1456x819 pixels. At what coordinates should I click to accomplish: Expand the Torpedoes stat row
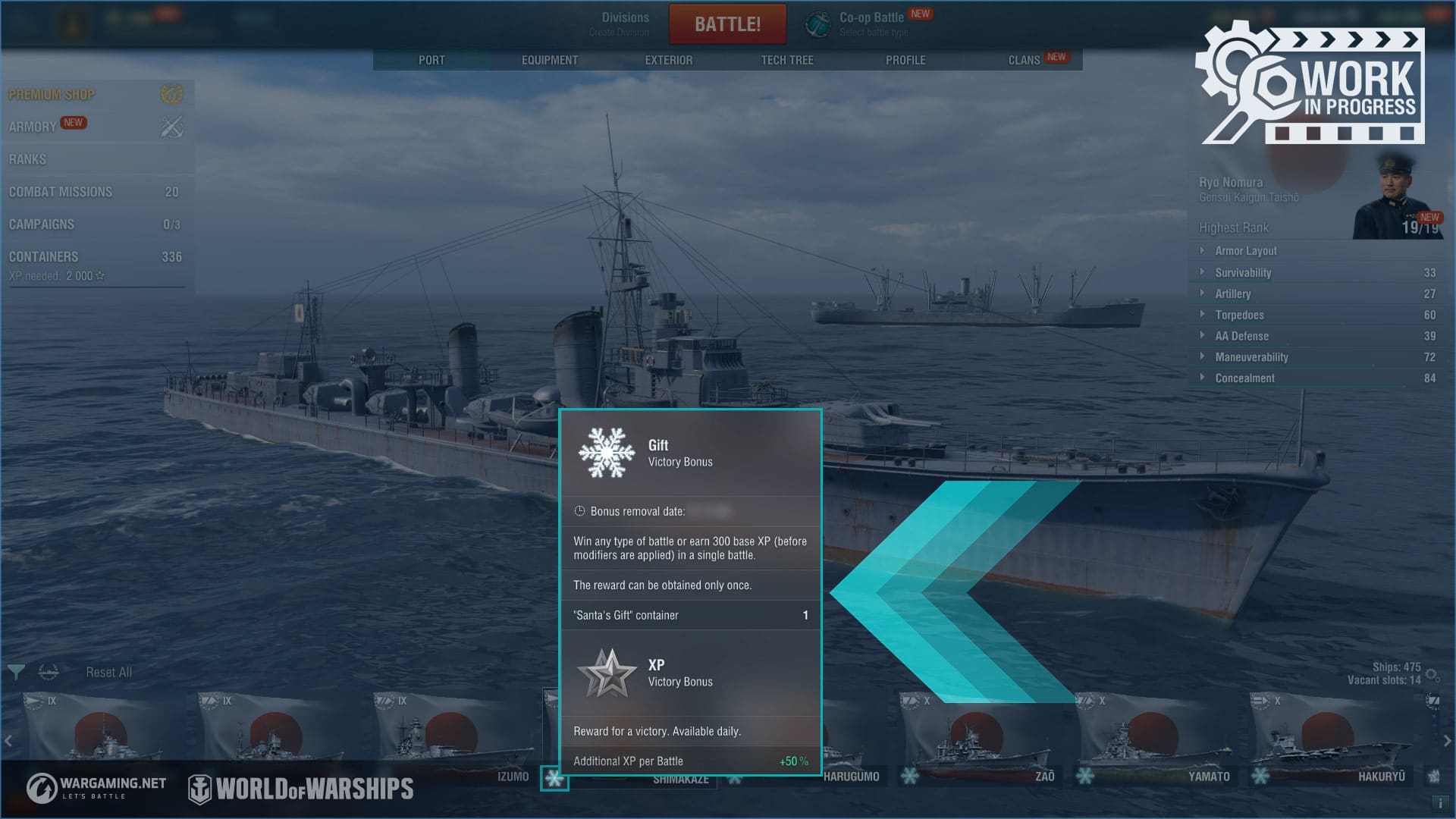[1239, 315]
